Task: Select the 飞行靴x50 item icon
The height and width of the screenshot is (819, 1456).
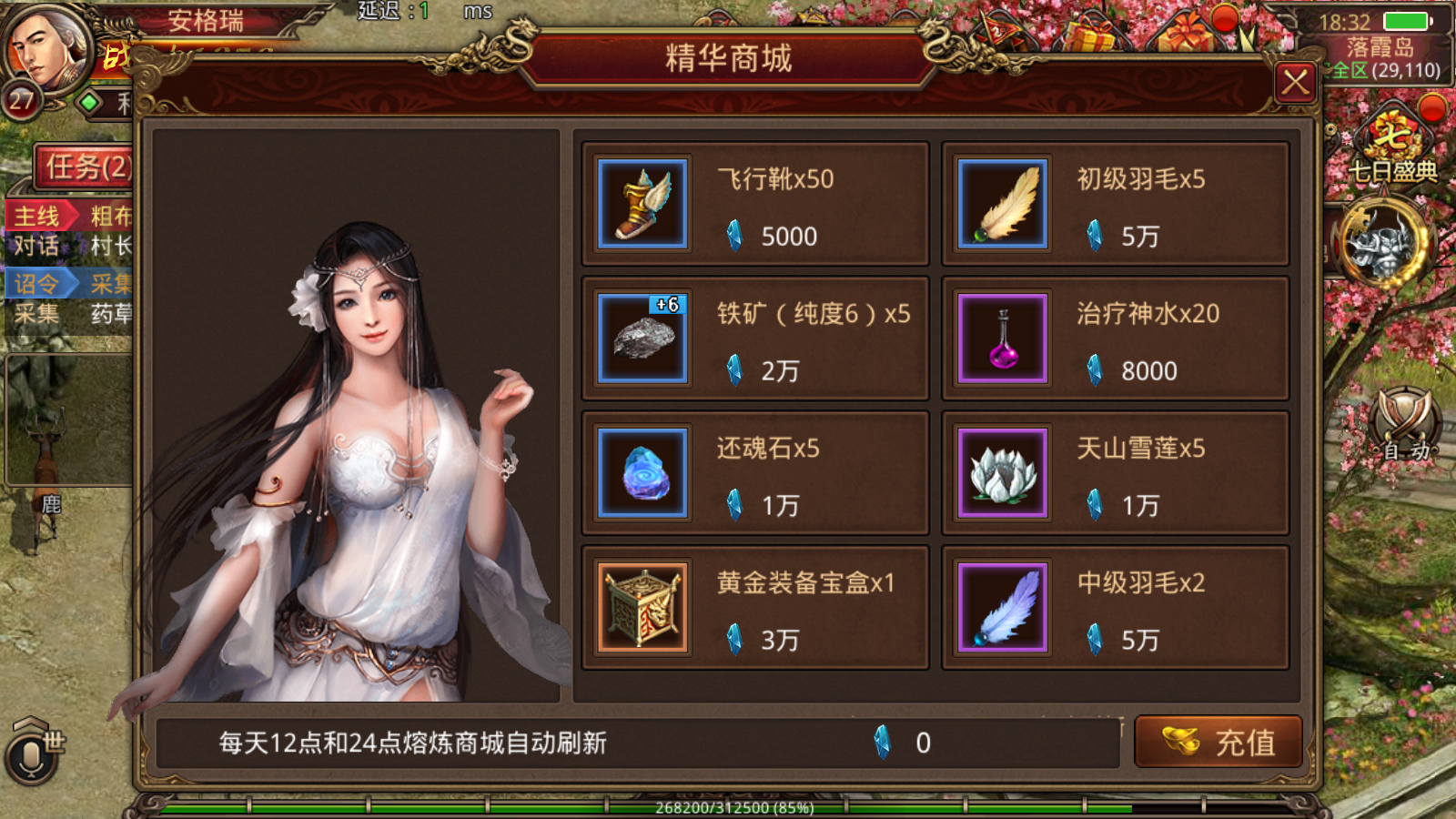Action: point(640,203)
